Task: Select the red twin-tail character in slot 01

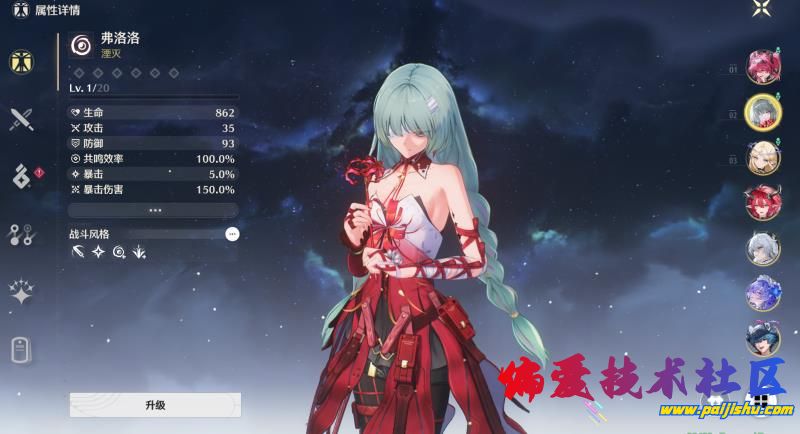Action: coord(763,66)
